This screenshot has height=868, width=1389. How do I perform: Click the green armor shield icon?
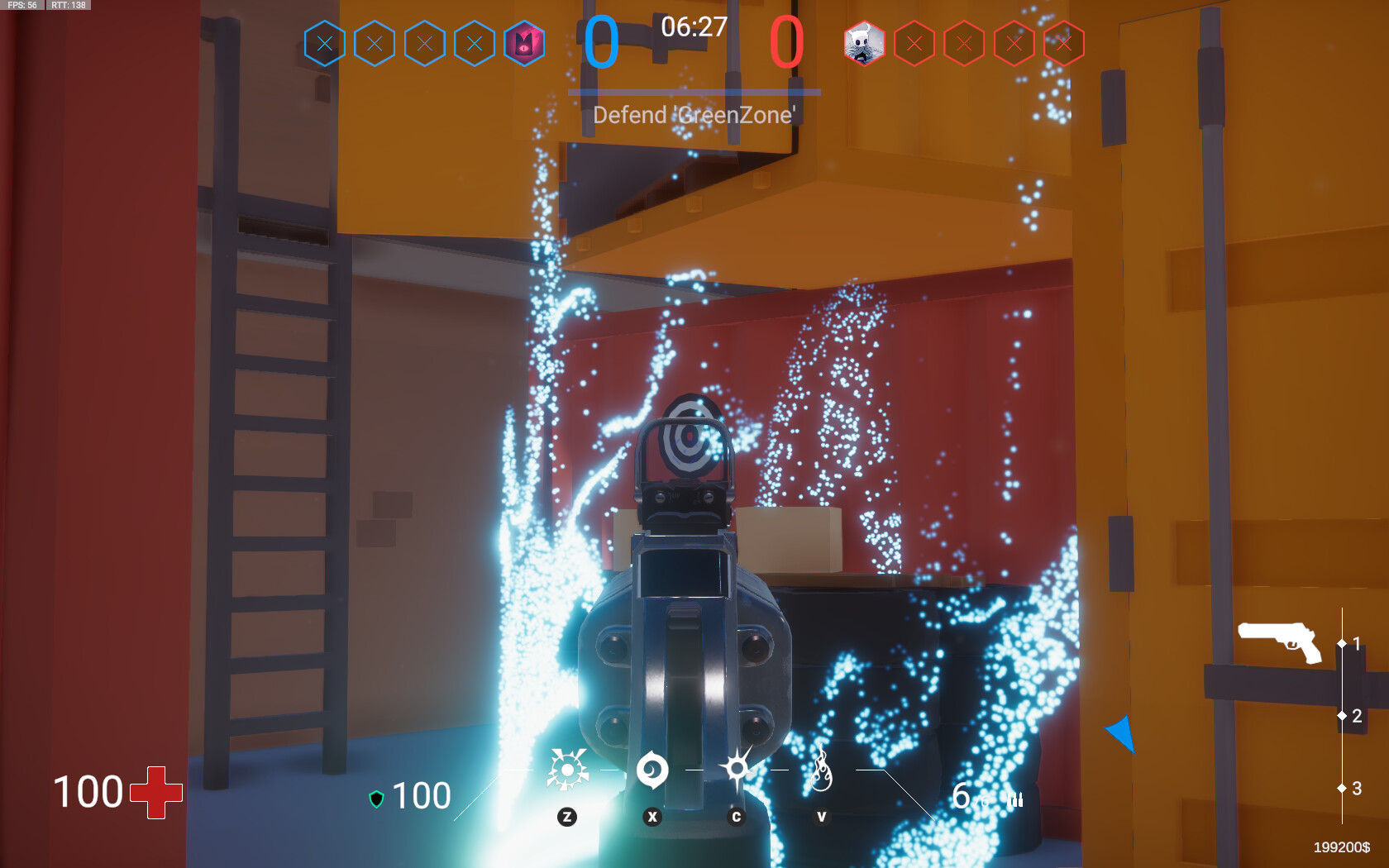pos(377,797)
